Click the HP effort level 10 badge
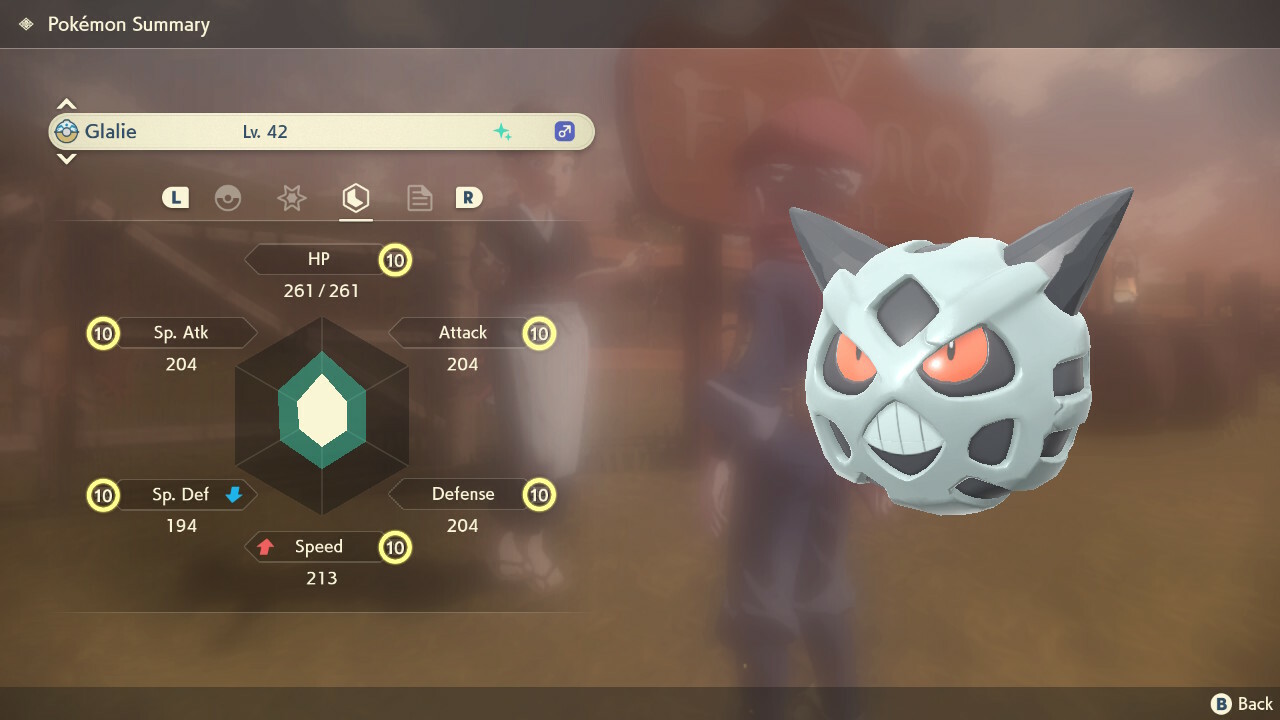The width and height of the screenshot is (1280, 720). point(395,261)
